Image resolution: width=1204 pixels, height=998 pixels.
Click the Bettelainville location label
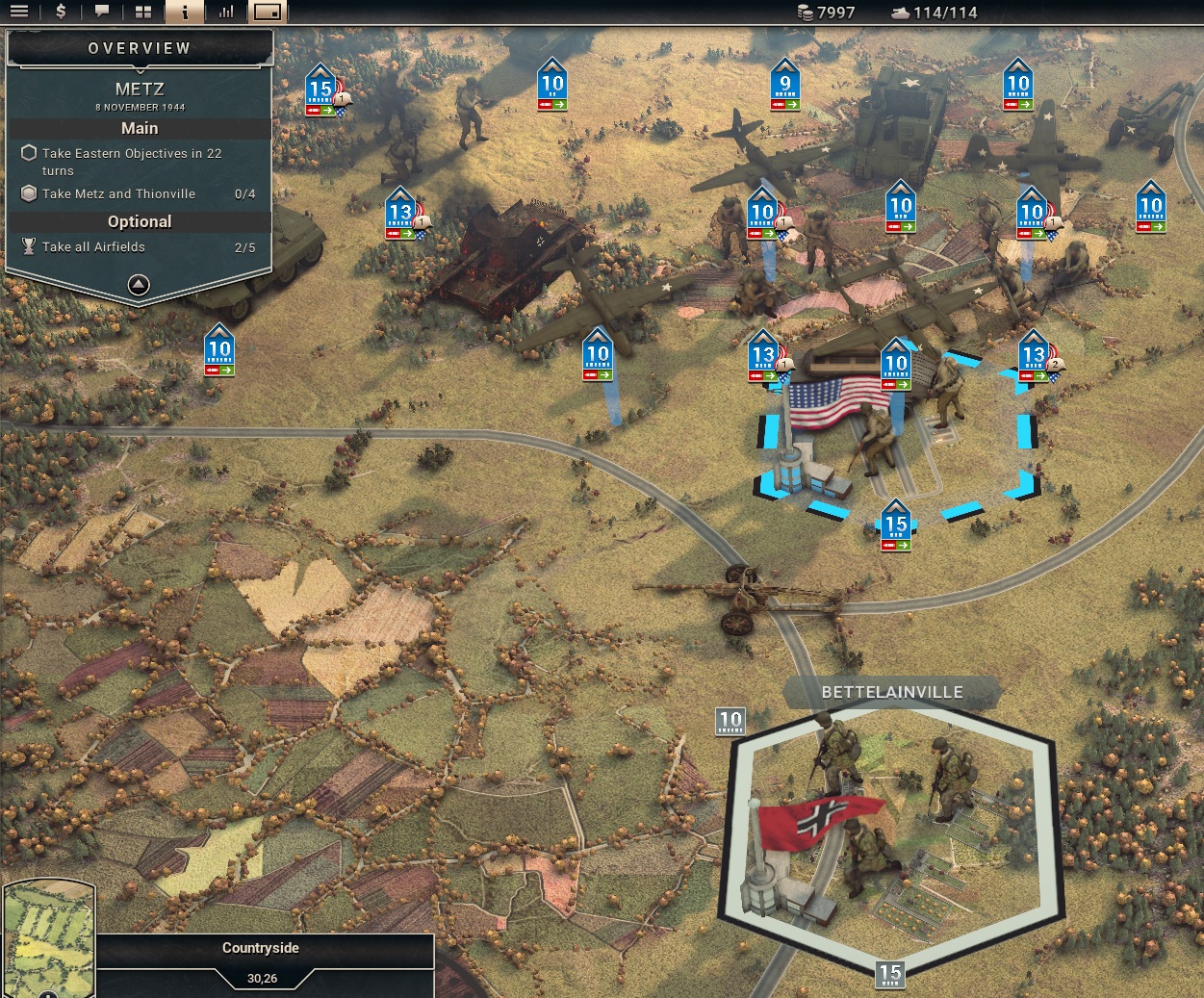coord(891,692)
